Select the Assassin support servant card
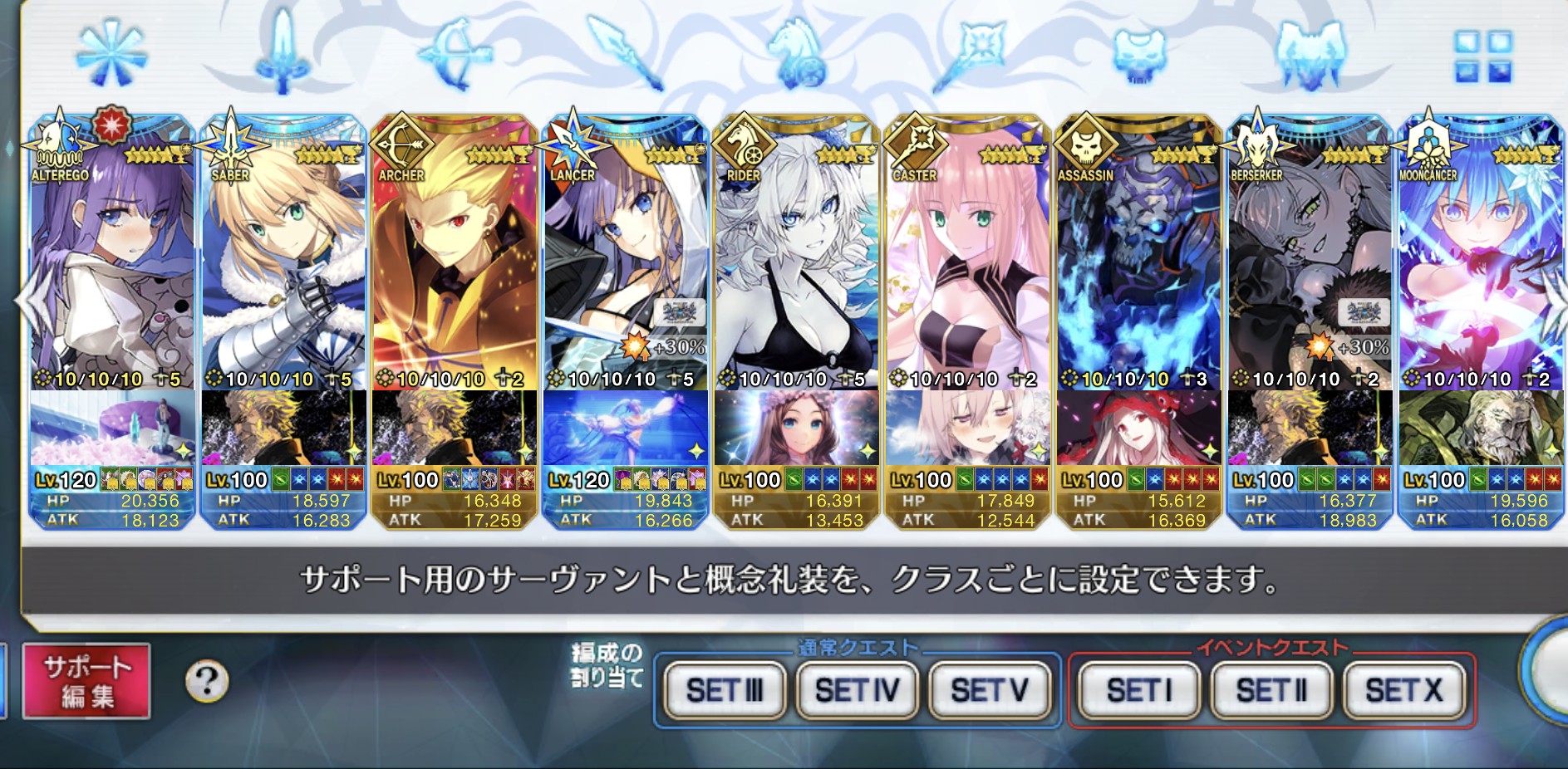 (x=1139, y=266)
